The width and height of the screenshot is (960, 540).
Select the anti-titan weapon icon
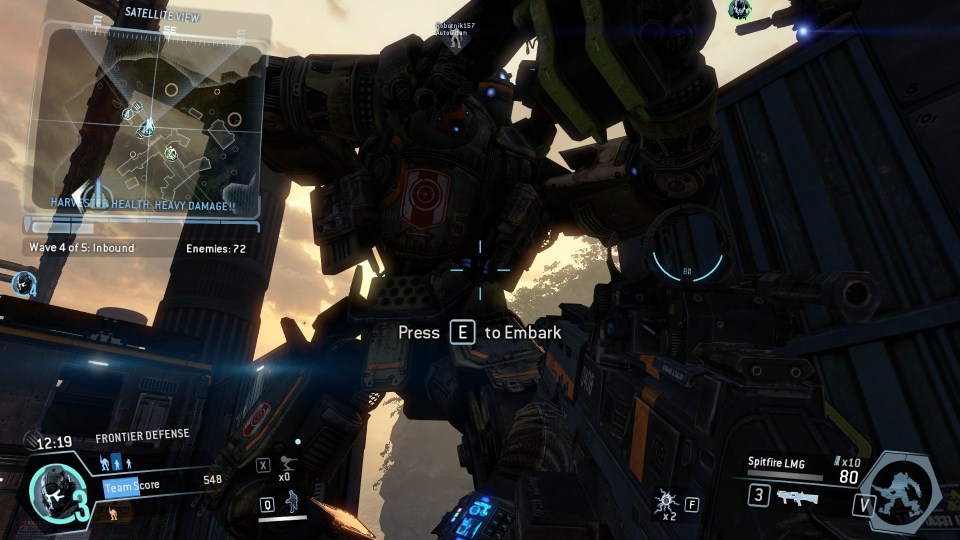797,496
